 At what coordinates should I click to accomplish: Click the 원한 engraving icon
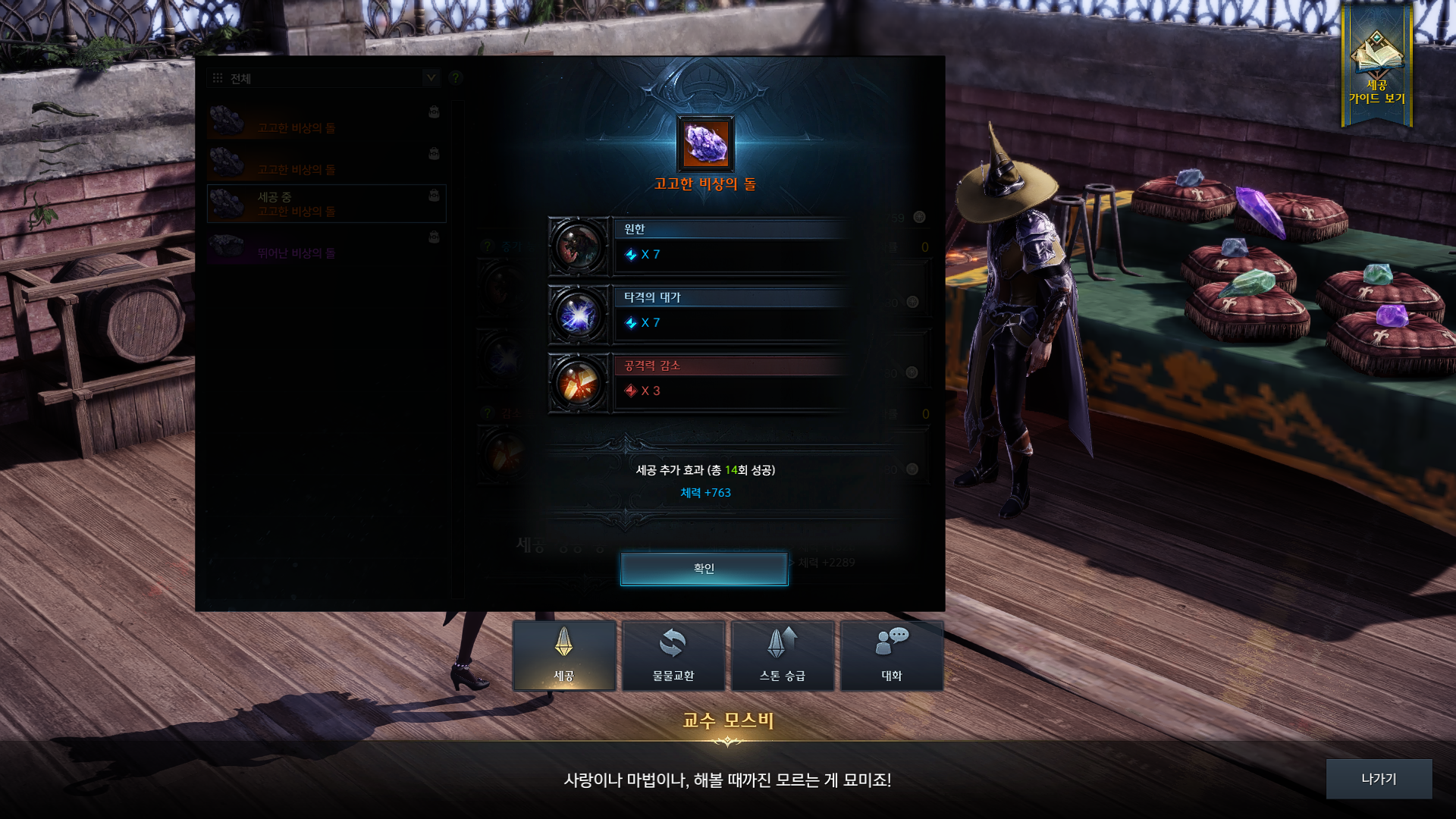(579, 246)
